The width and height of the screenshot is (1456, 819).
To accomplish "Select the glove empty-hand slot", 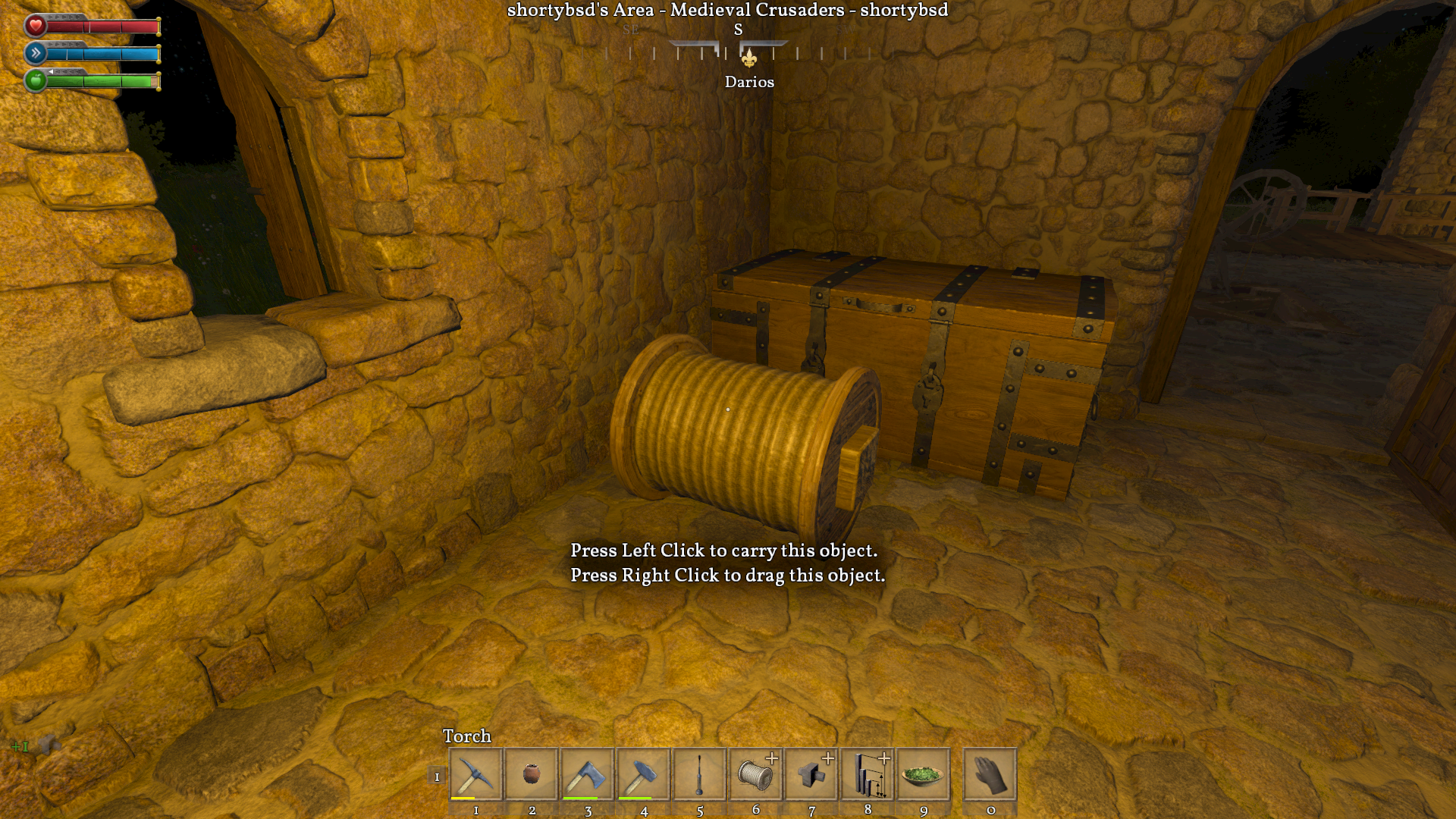I will click(x=990, y=774).
